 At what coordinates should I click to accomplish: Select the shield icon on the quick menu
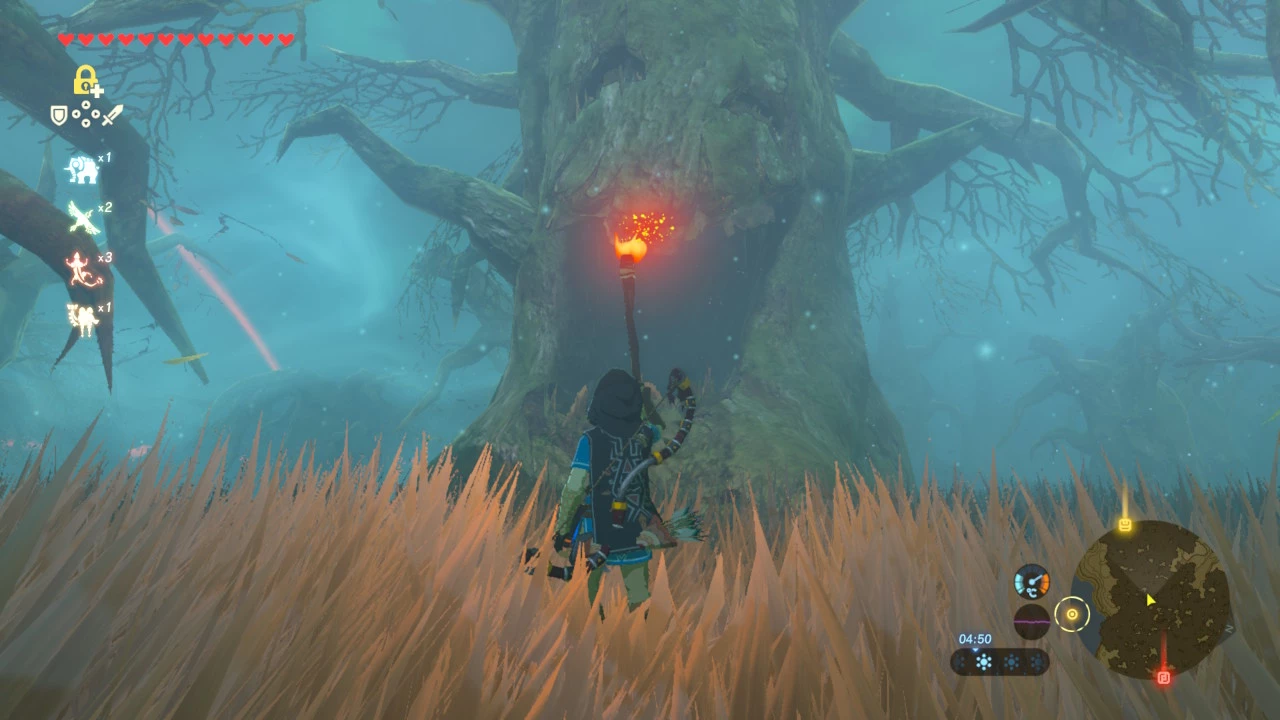click(60, 116)
